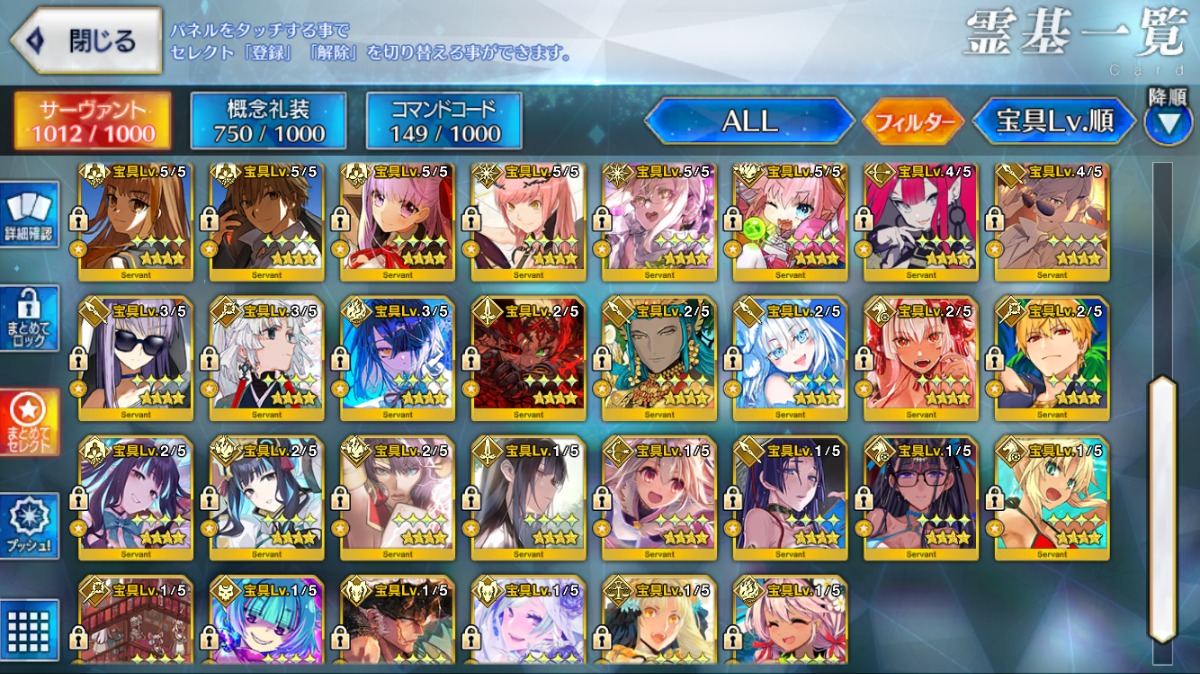The width and height of the screenshot is (1200, 674).
Task: Switch to the サーヴァント tab
Action: point(92,122)
